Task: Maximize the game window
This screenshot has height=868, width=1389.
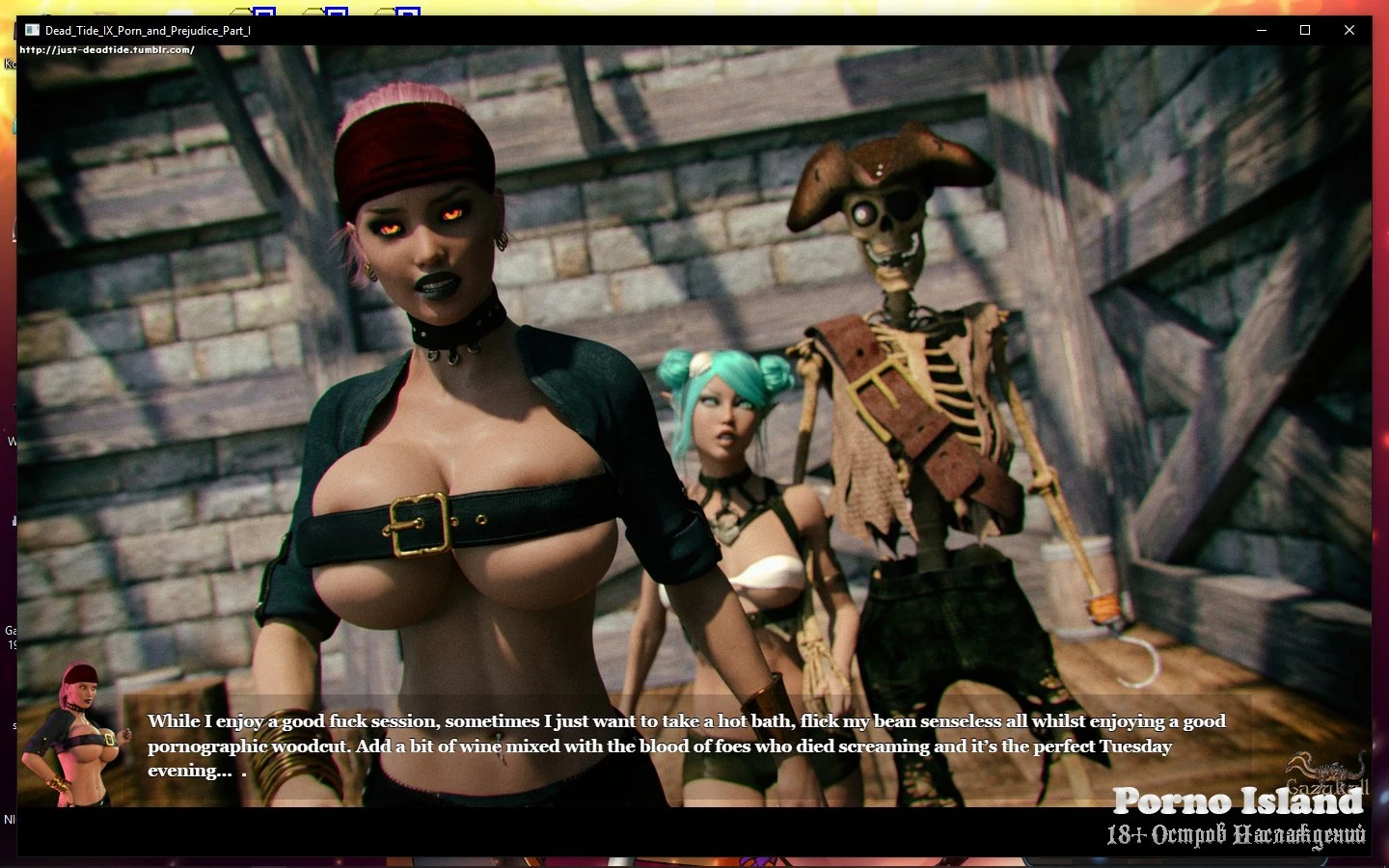Action: tap(1304, 30)
